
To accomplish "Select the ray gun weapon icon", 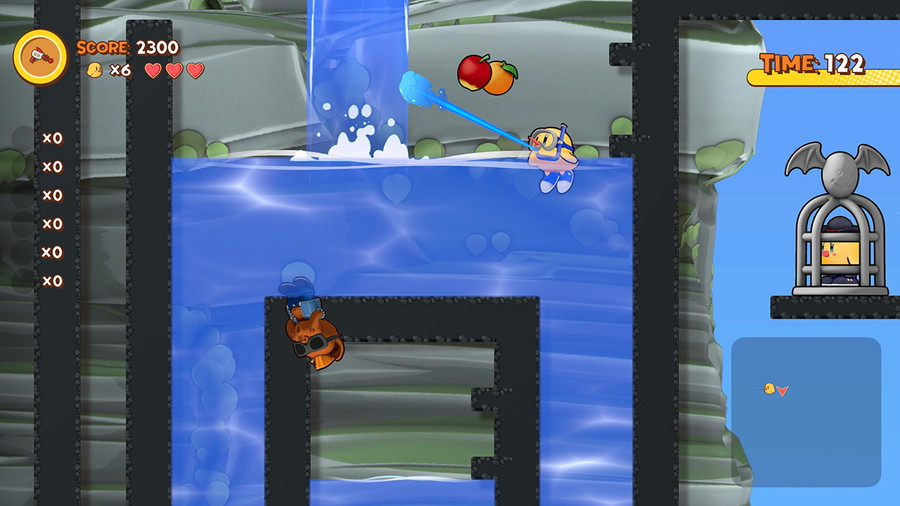I will coord(40,56).
